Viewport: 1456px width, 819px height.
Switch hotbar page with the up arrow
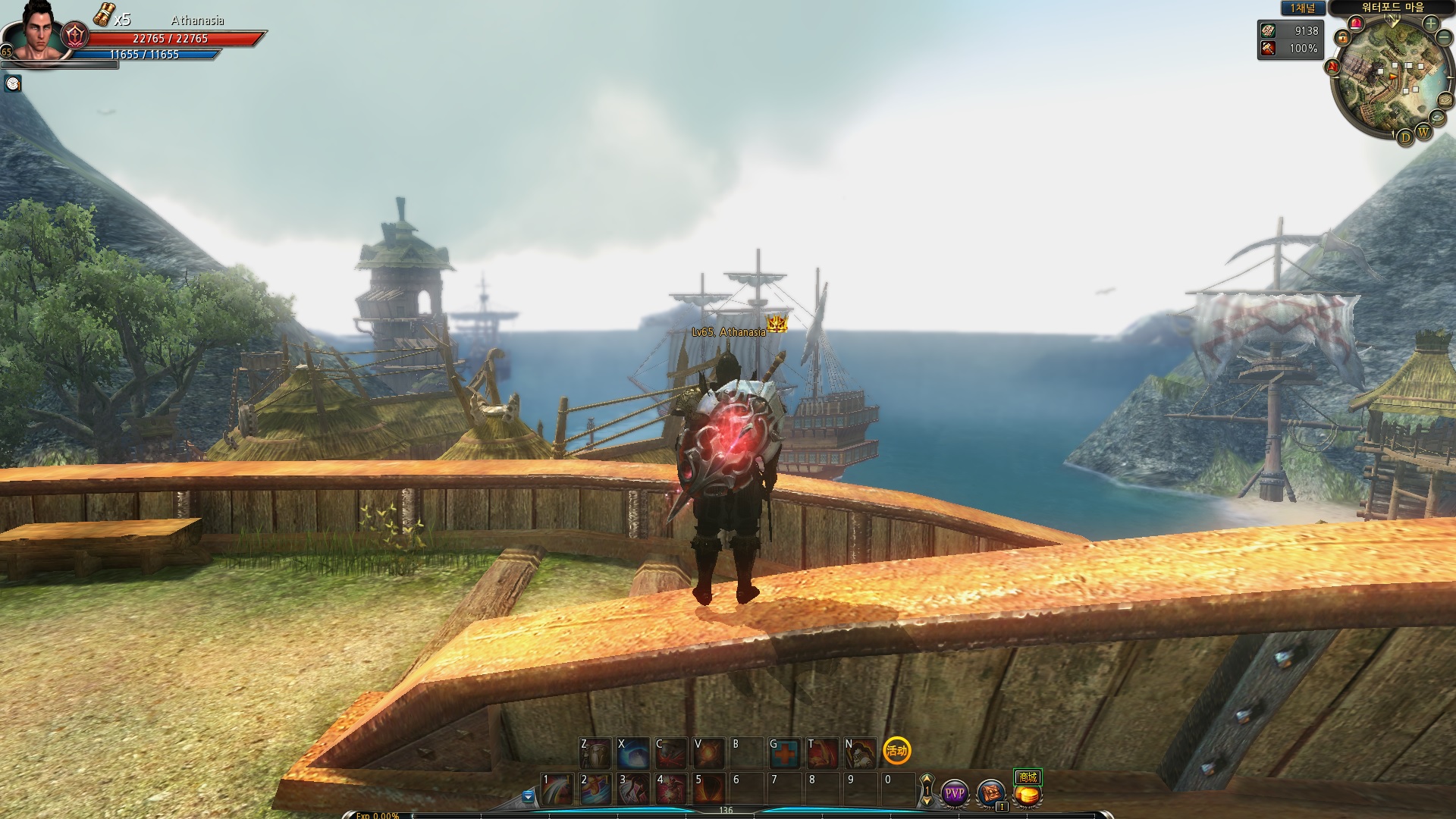point(927,780)
